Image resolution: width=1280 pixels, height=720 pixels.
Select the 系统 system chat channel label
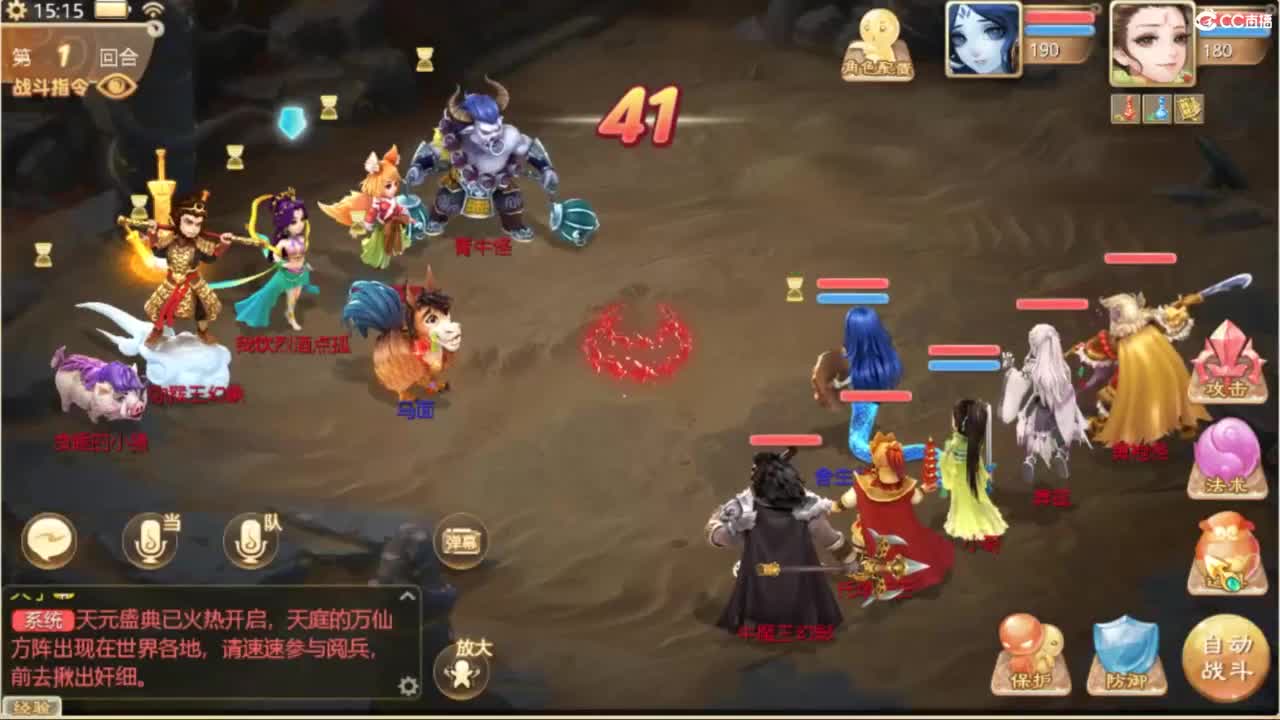[x=44, y=618]
